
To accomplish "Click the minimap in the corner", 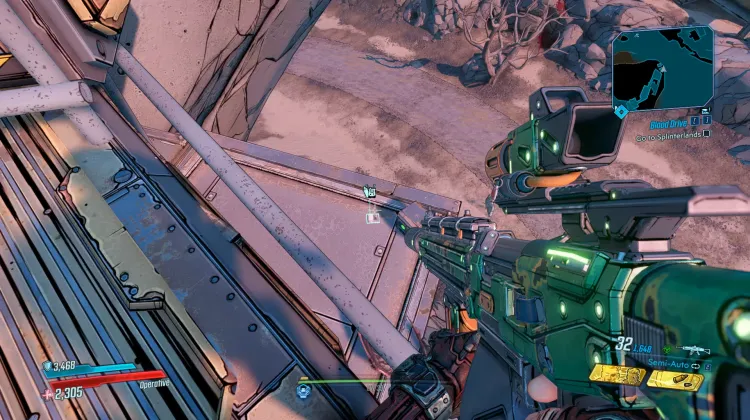I will coord(662,67).
